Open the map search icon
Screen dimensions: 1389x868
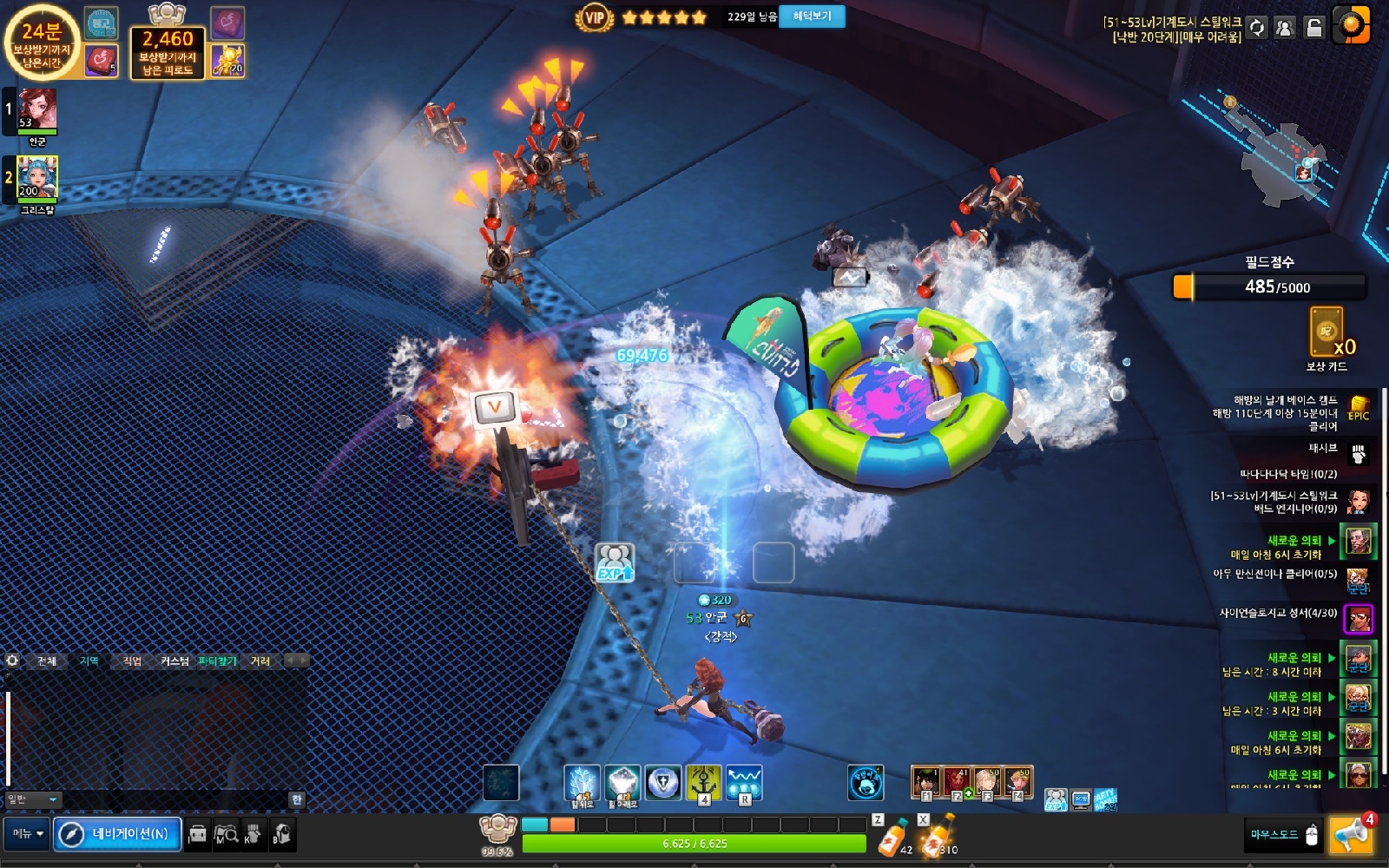(x=226, y=834)
